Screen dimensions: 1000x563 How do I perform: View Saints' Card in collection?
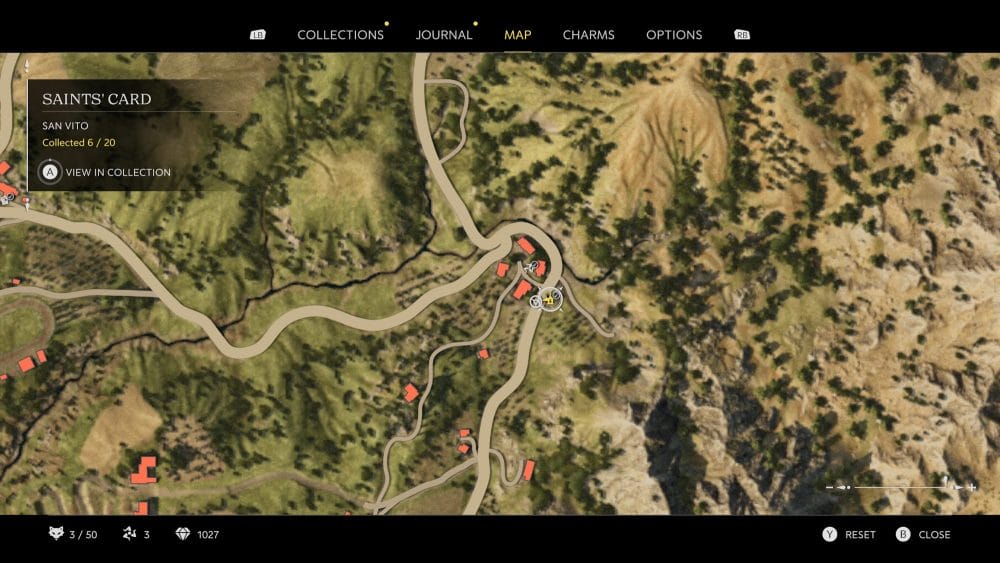click(106, 172)
